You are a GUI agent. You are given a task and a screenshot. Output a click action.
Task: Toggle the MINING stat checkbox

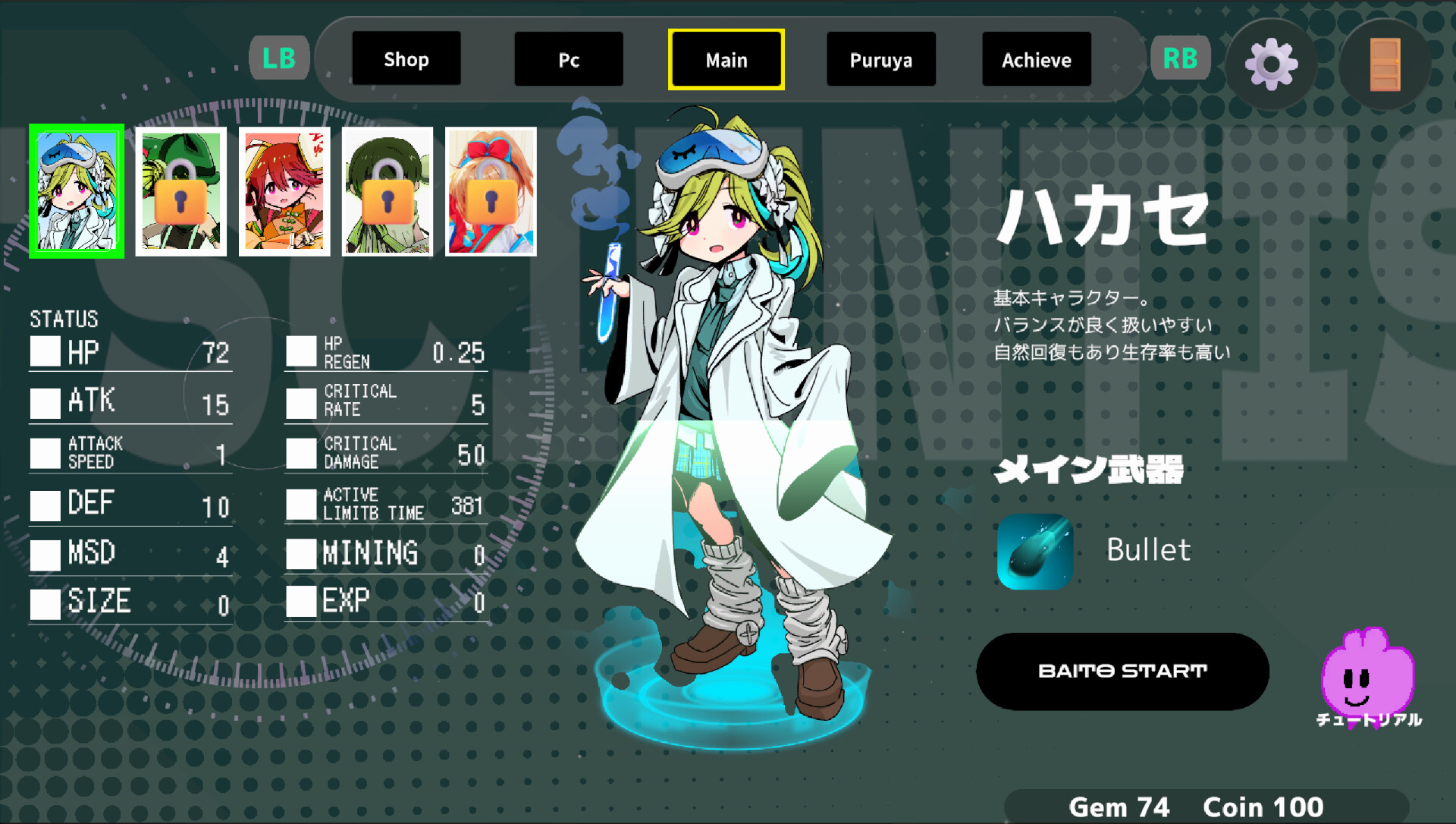(x=301, y=555)
